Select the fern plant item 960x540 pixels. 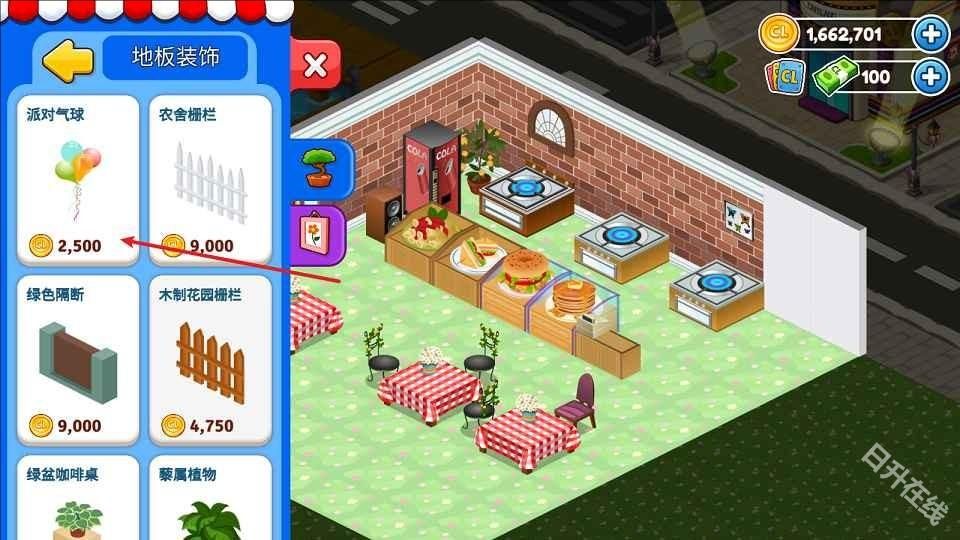tap(210, 500)
